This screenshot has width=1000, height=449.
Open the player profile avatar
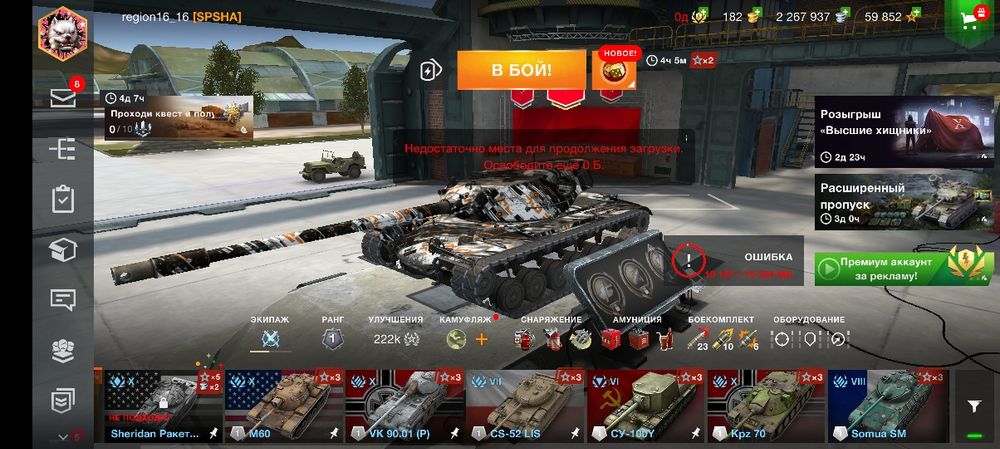pos(63,33)
